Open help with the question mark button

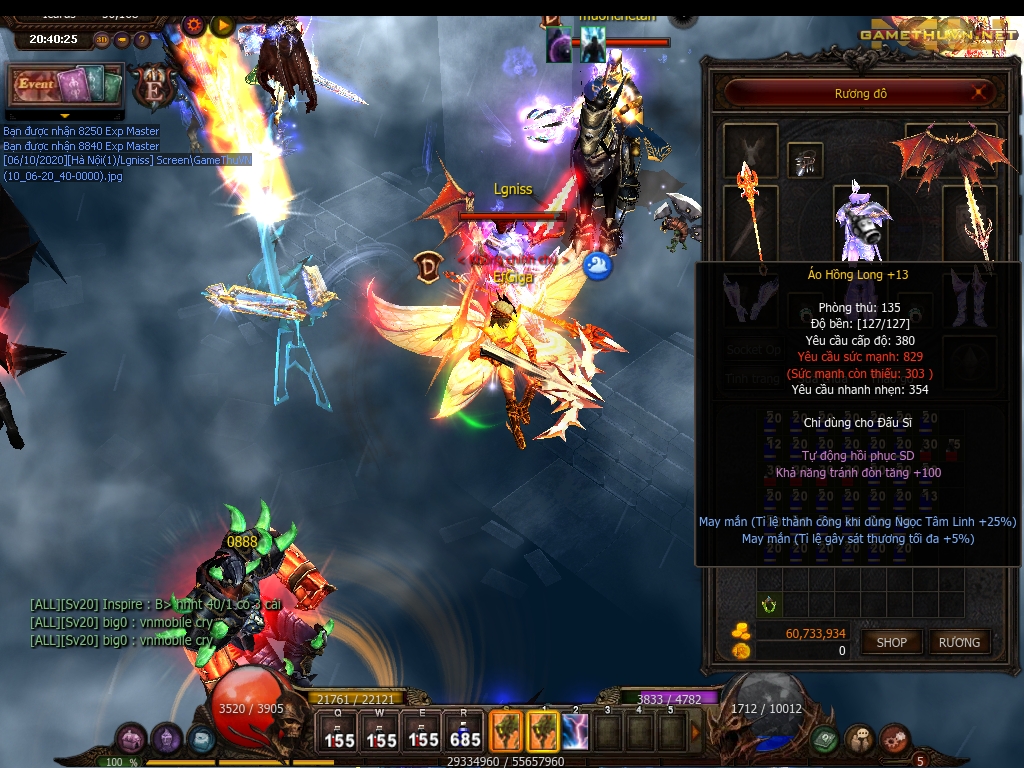tap(141, 40)
